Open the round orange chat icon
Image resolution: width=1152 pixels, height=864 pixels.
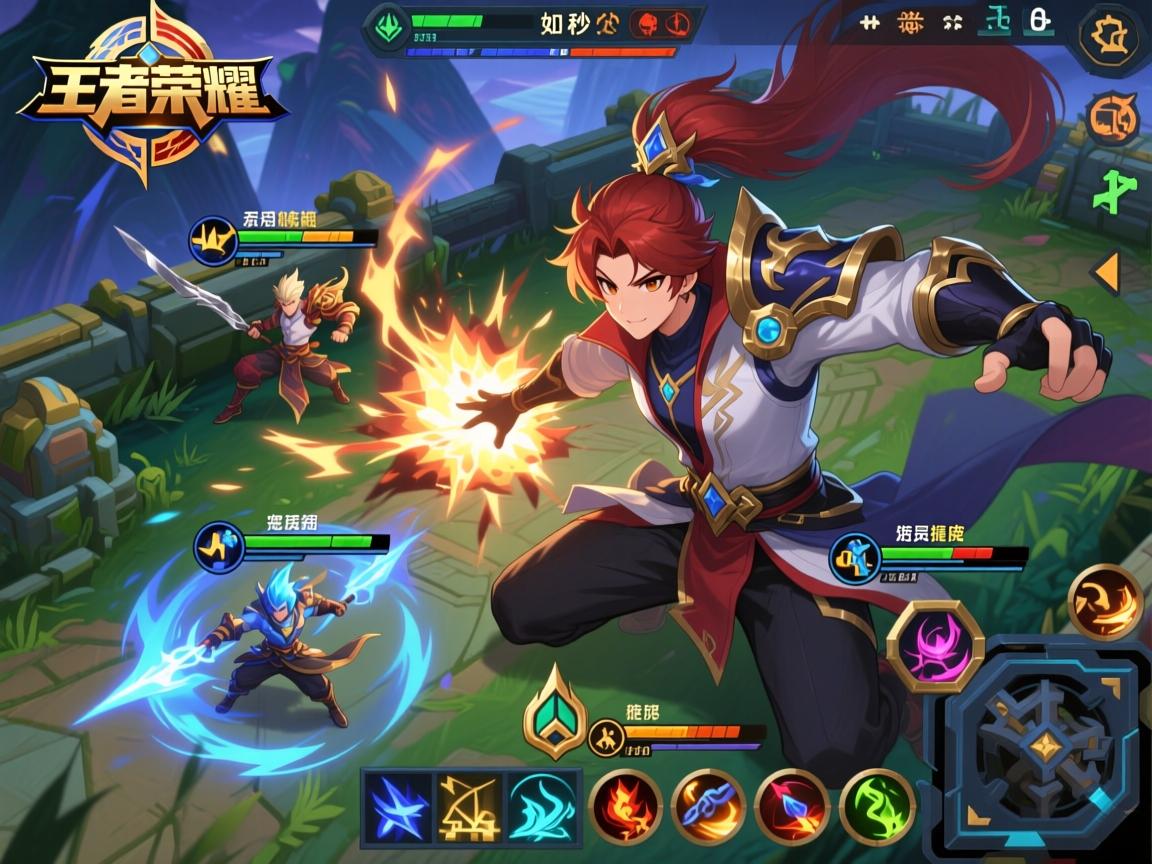point(1112,119)
